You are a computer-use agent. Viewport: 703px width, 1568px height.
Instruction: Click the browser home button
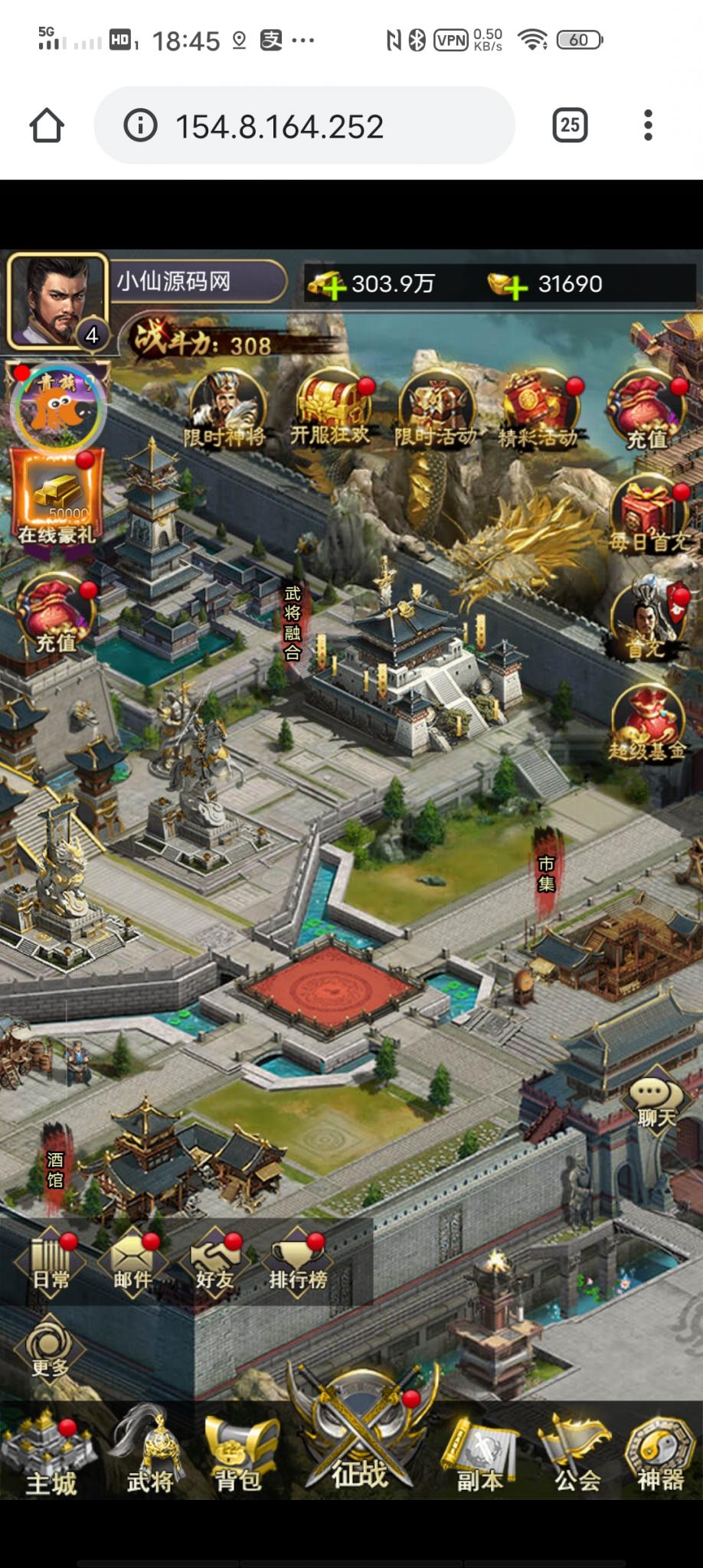[47, 126]
